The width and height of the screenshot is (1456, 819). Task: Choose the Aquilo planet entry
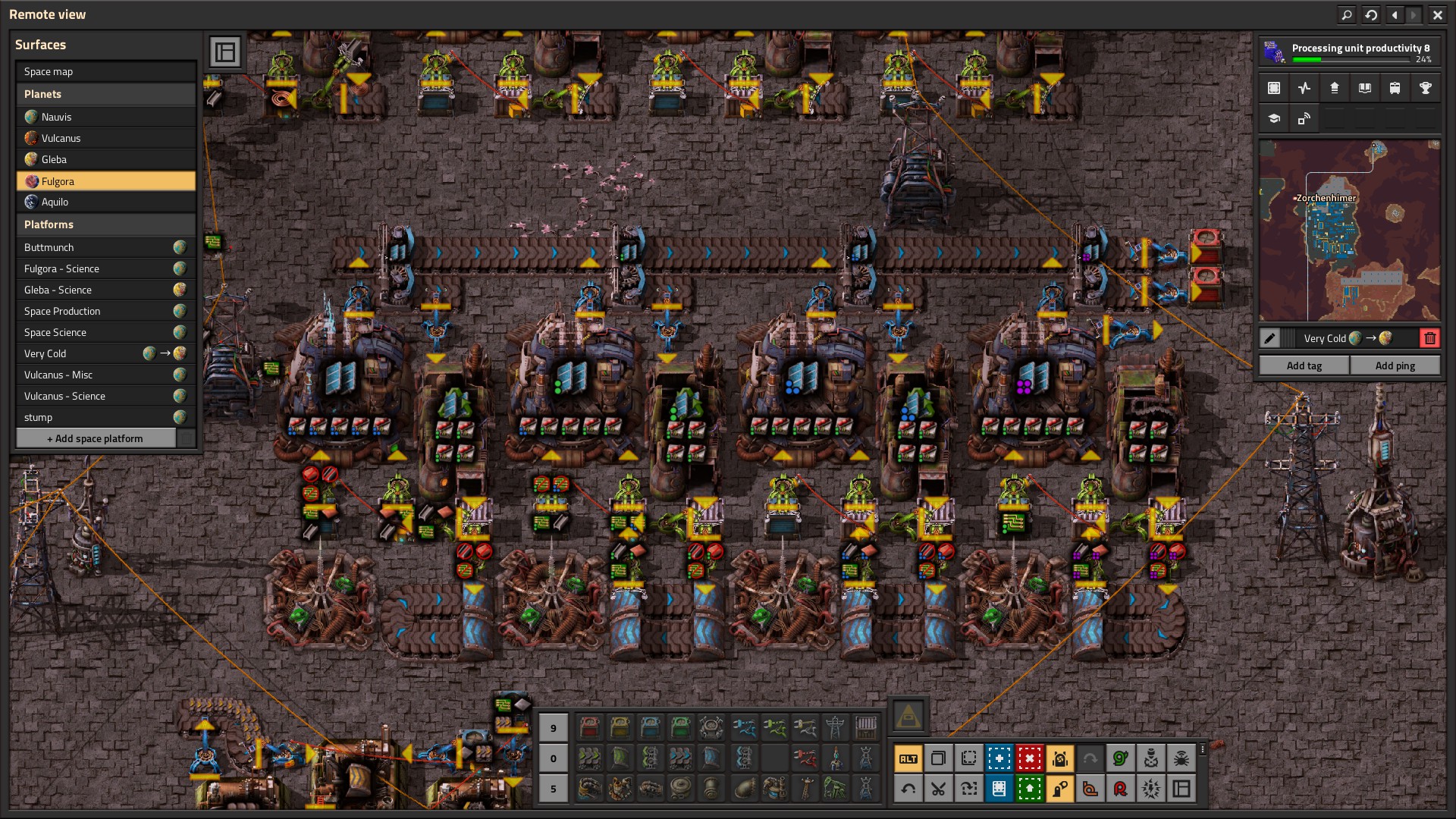point(105,202)
